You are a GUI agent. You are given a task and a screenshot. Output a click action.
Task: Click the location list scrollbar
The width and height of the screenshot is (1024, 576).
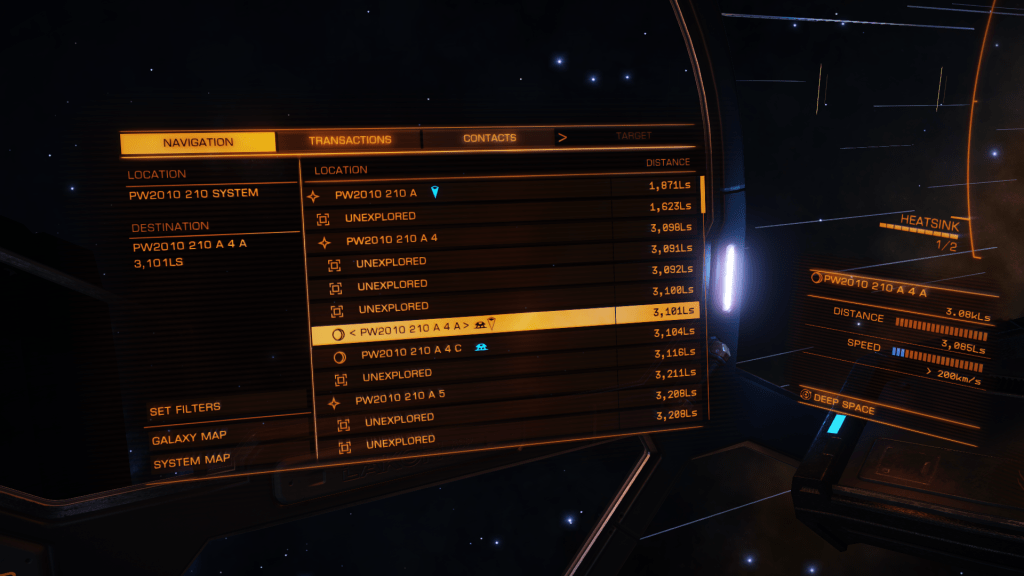[703, 193]
